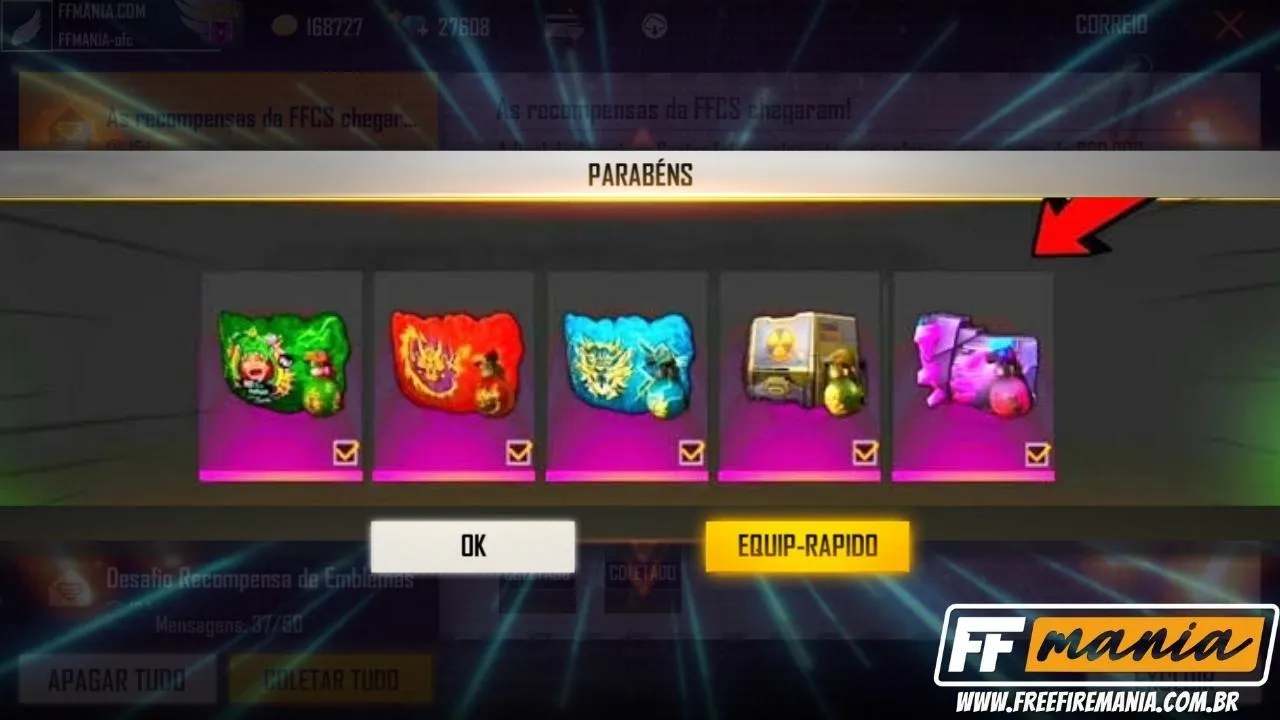This screenshot has height=720, width=1280.
Task: Click the gold coins balance icon
Action: tap(284, 25)
